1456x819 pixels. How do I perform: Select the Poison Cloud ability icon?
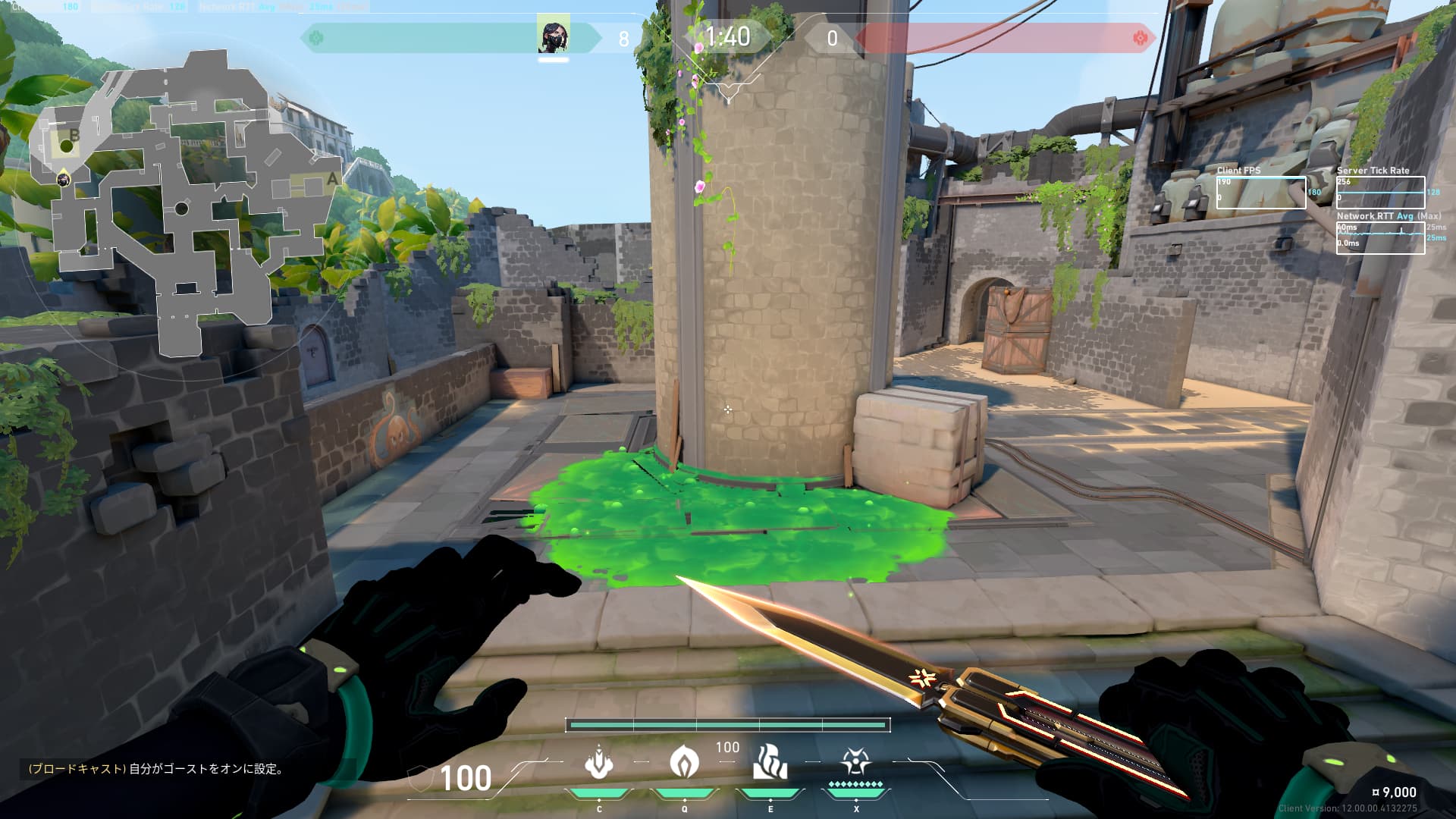point(684,762)
